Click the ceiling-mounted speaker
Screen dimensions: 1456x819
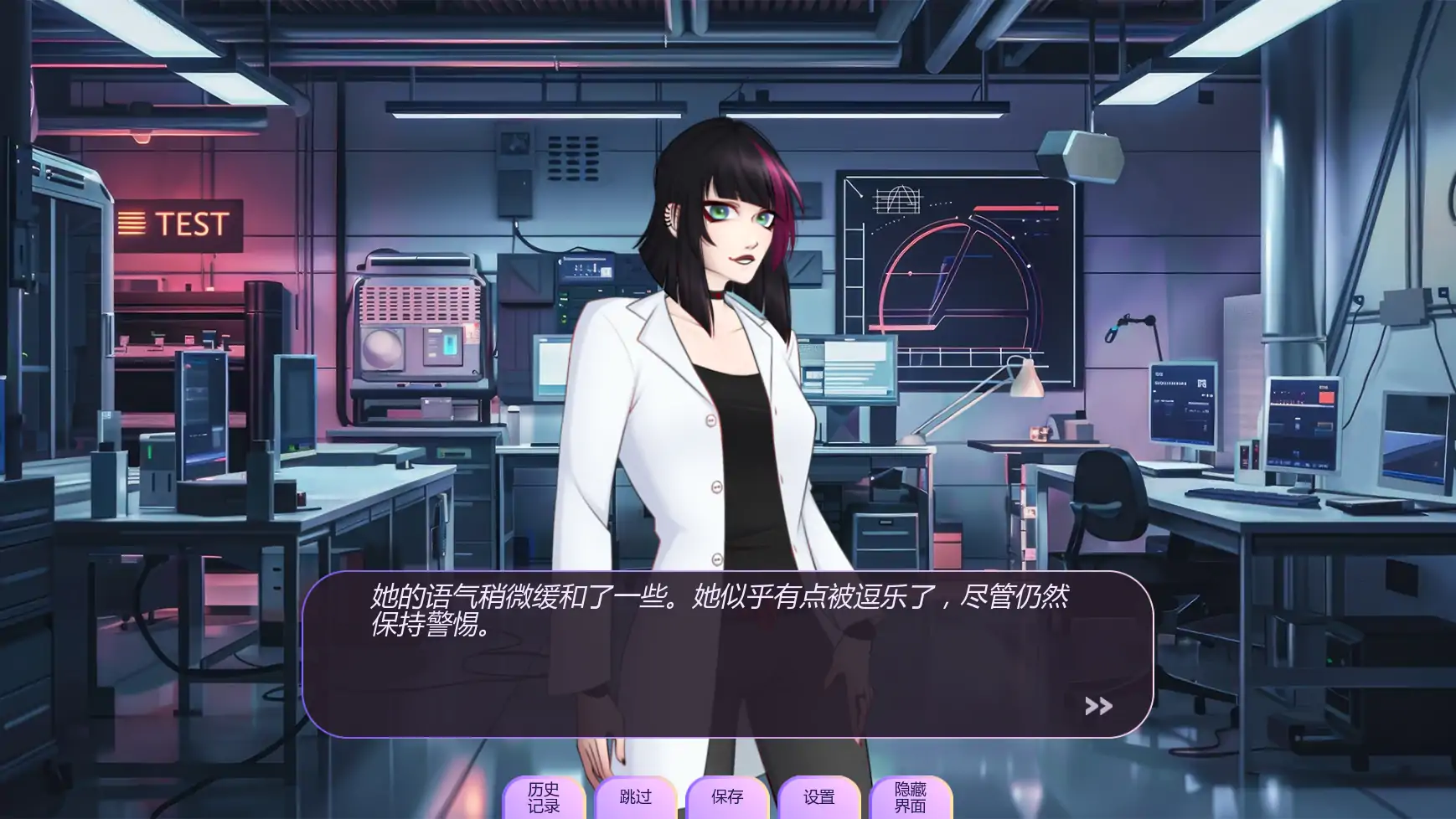tap(1081, 155)
